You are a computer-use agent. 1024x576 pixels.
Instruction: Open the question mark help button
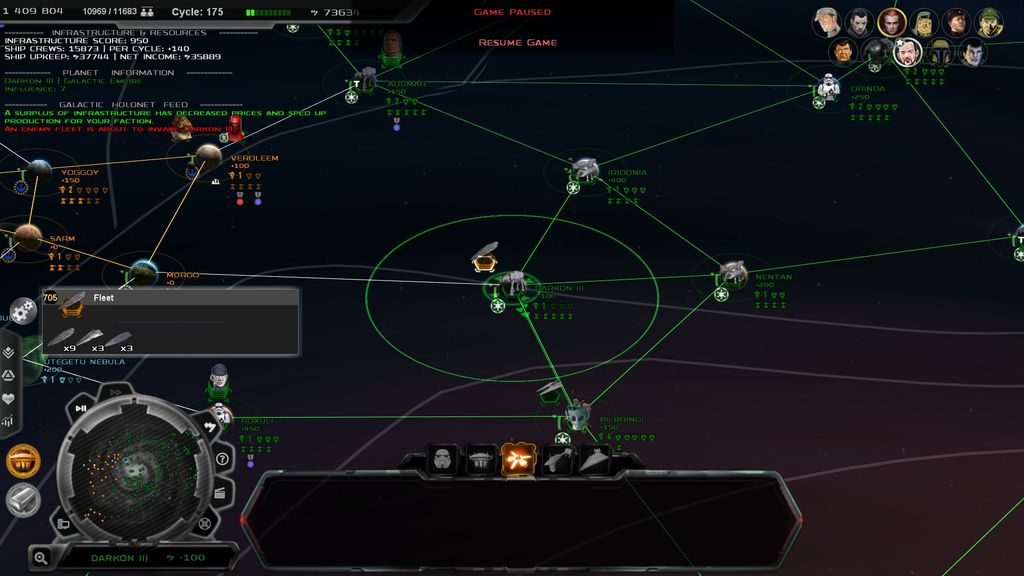pyautogui.click(x=222, y=459)
